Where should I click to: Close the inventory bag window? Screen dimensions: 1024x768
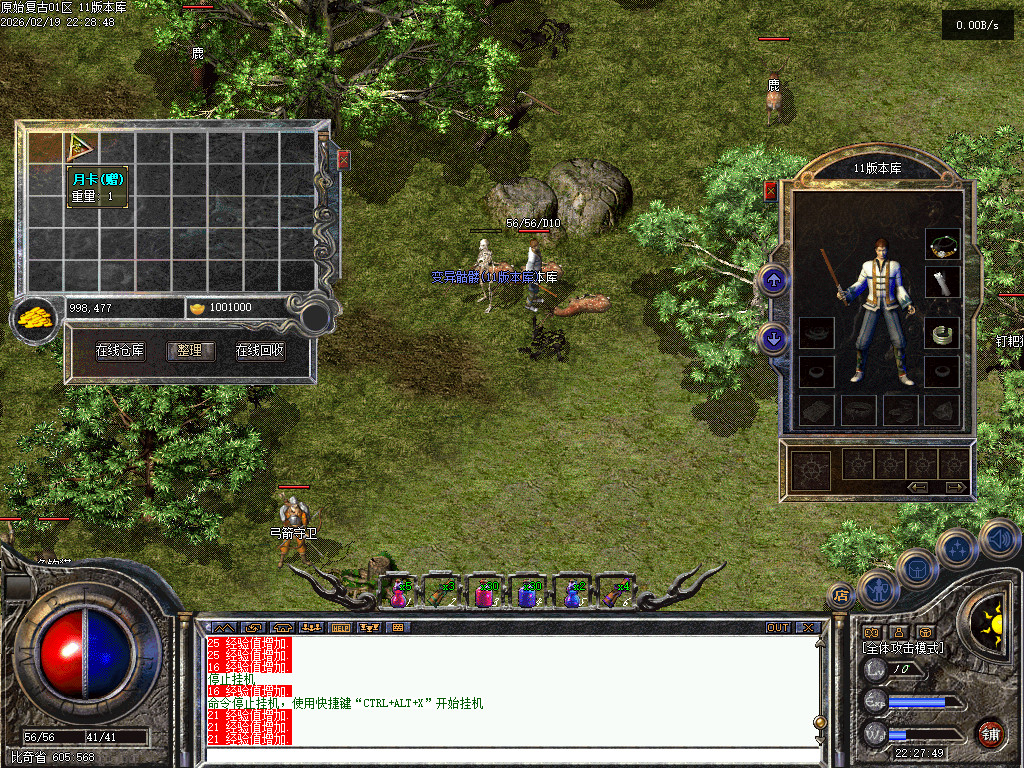pos(343,159)
